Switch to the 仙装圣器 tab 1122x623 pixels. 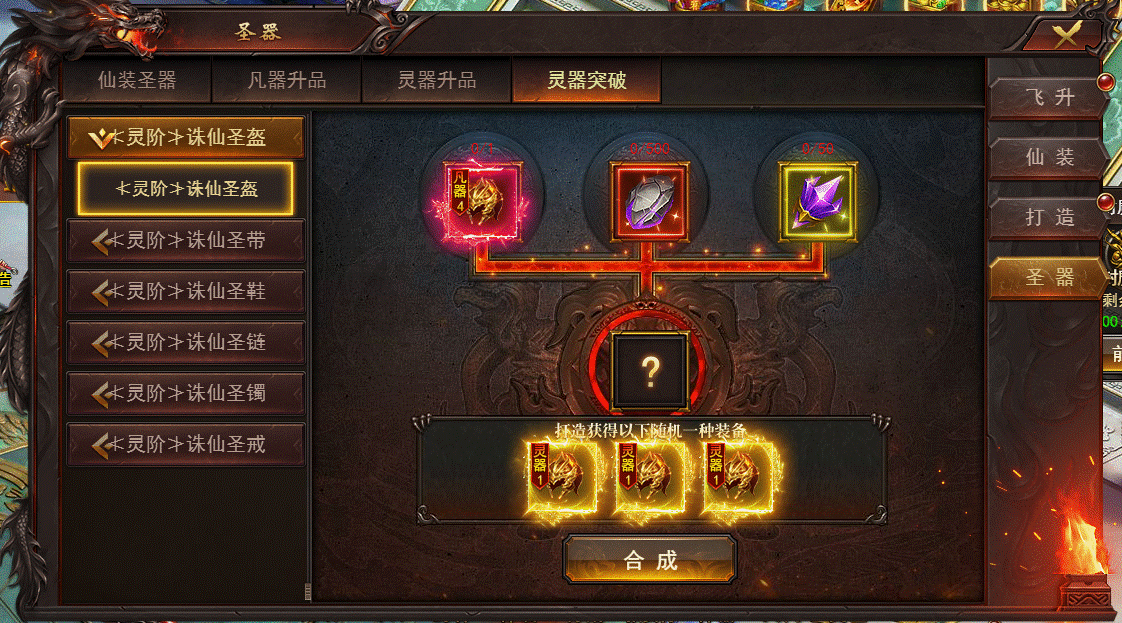(137, 81)
